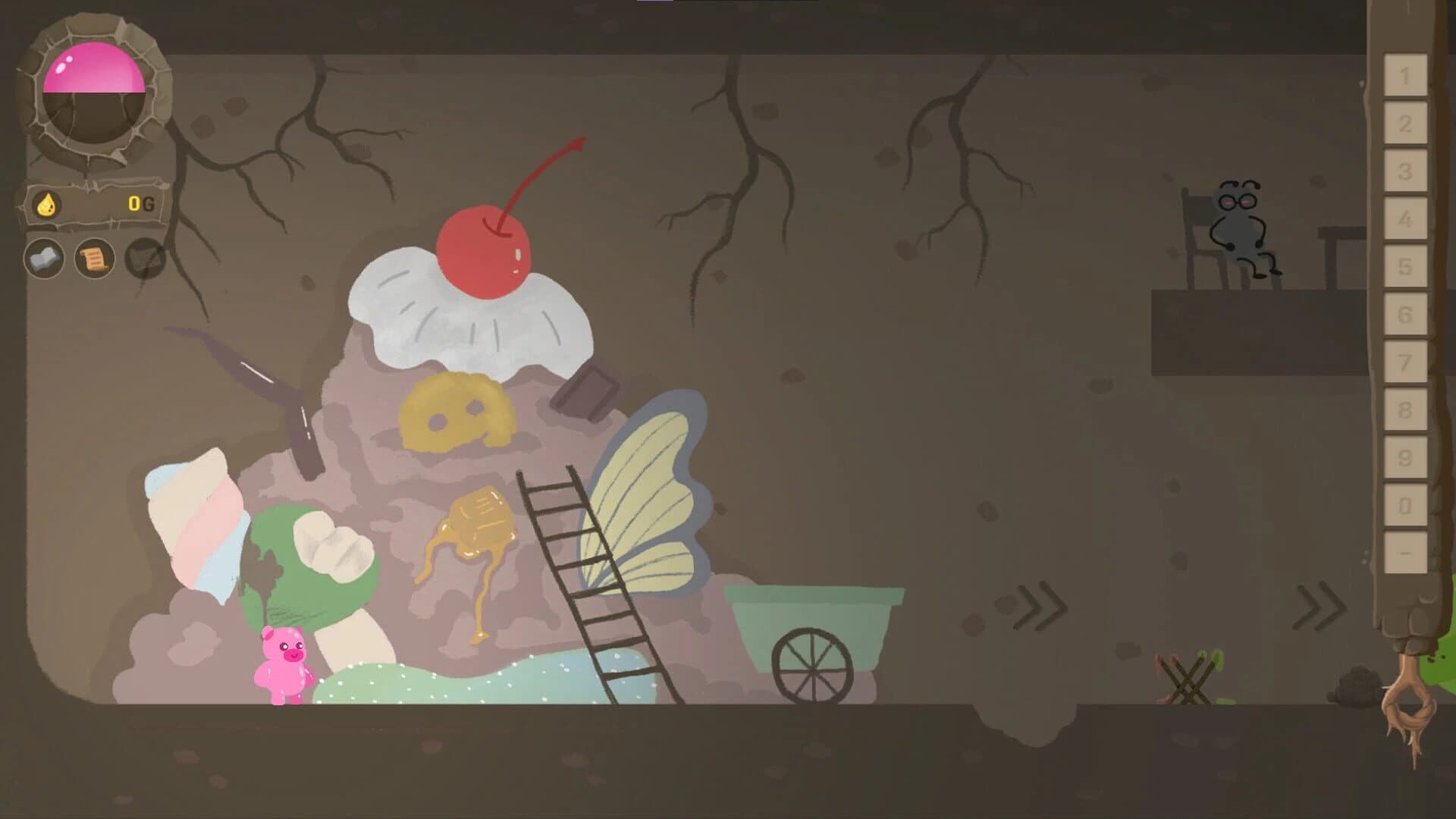Select the grayed-out third inventory slot
Image resolution: width=1456 pixels, height=819 pixels.
(x=144, y=259)
